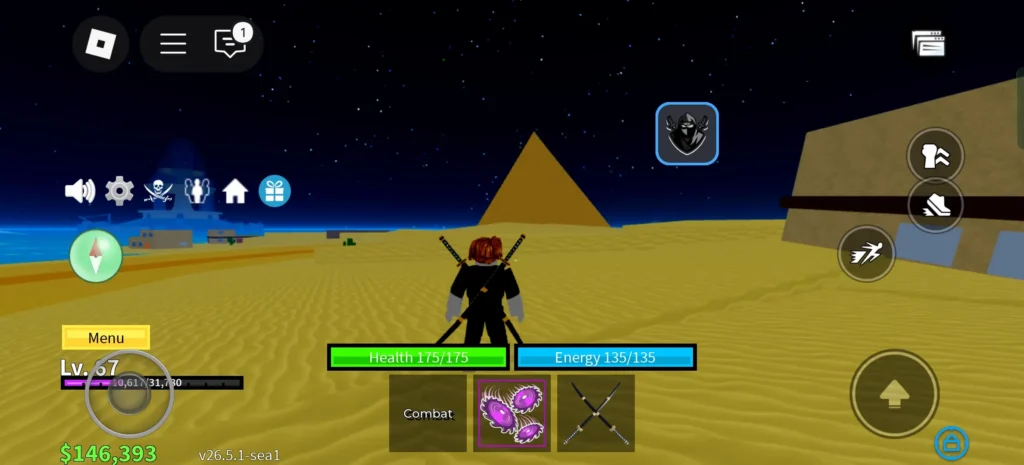This screenshot has width=1024, height=465.
Task: Tap the green compass button
Action: coord(96,256)
